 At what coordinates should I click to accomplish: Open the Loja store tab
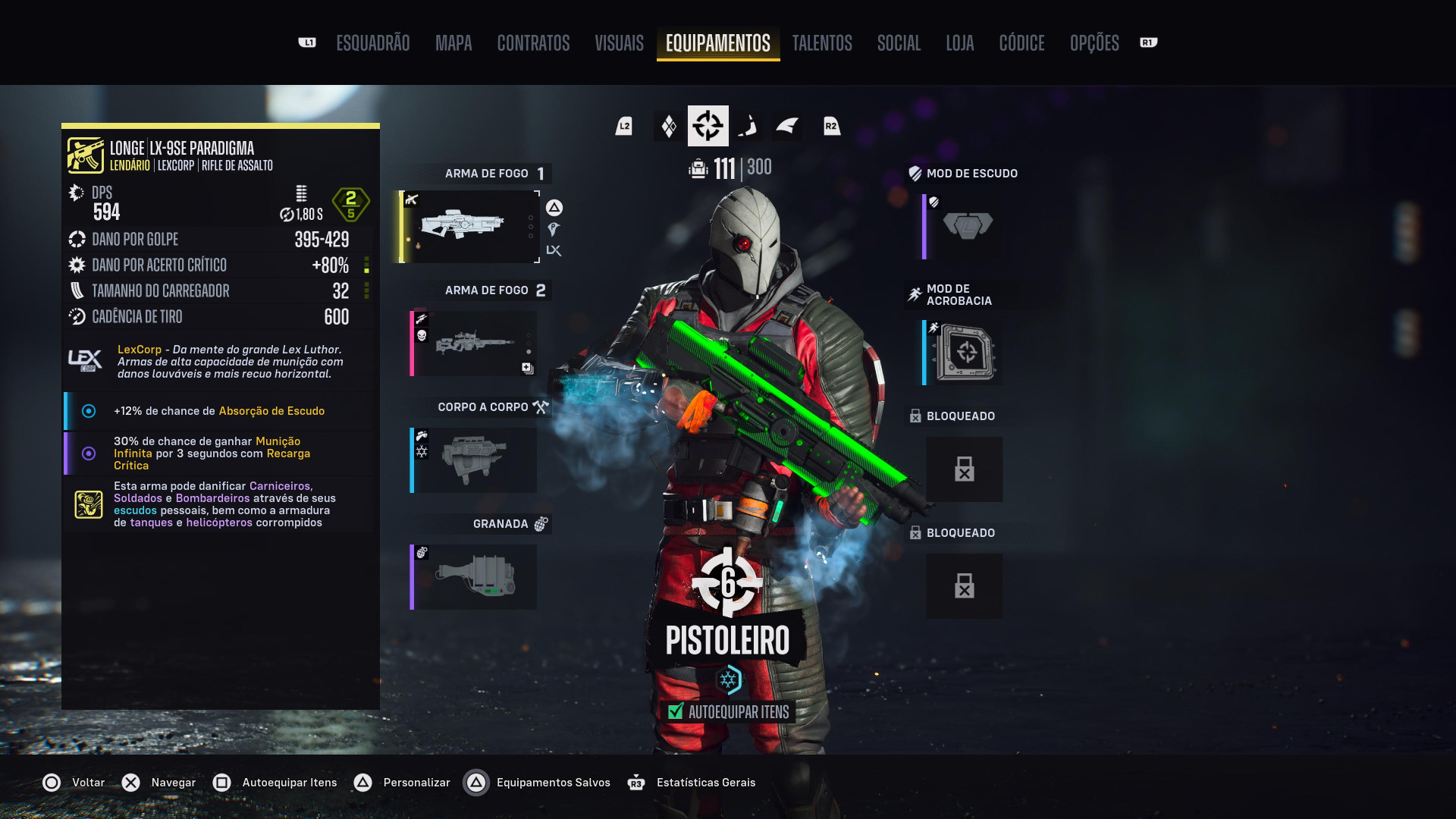point(959,43)
